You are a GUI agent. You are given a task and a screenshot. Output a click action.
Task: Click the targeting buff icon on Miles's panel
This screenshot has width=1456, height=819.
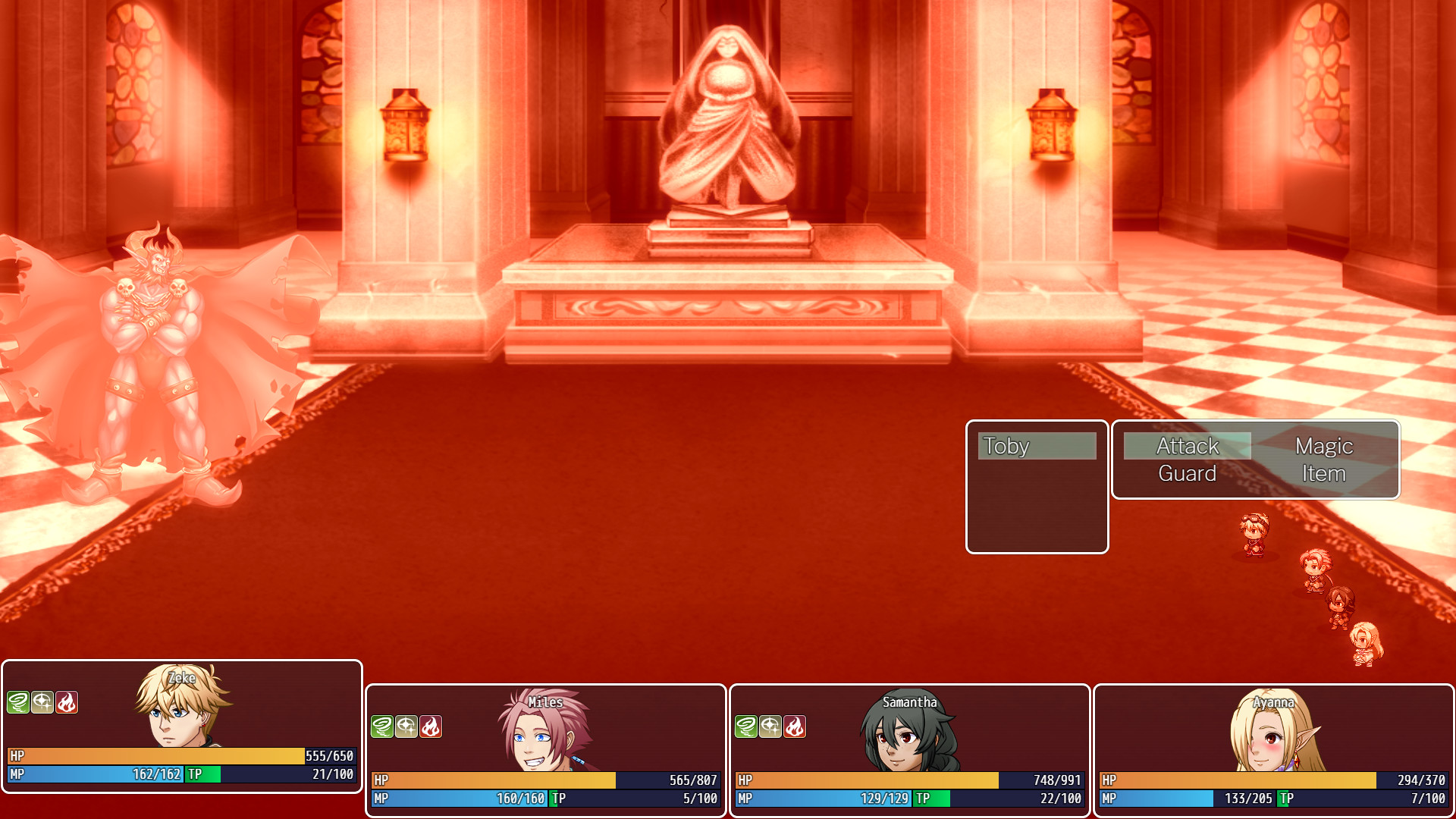(x=408, y=726)
